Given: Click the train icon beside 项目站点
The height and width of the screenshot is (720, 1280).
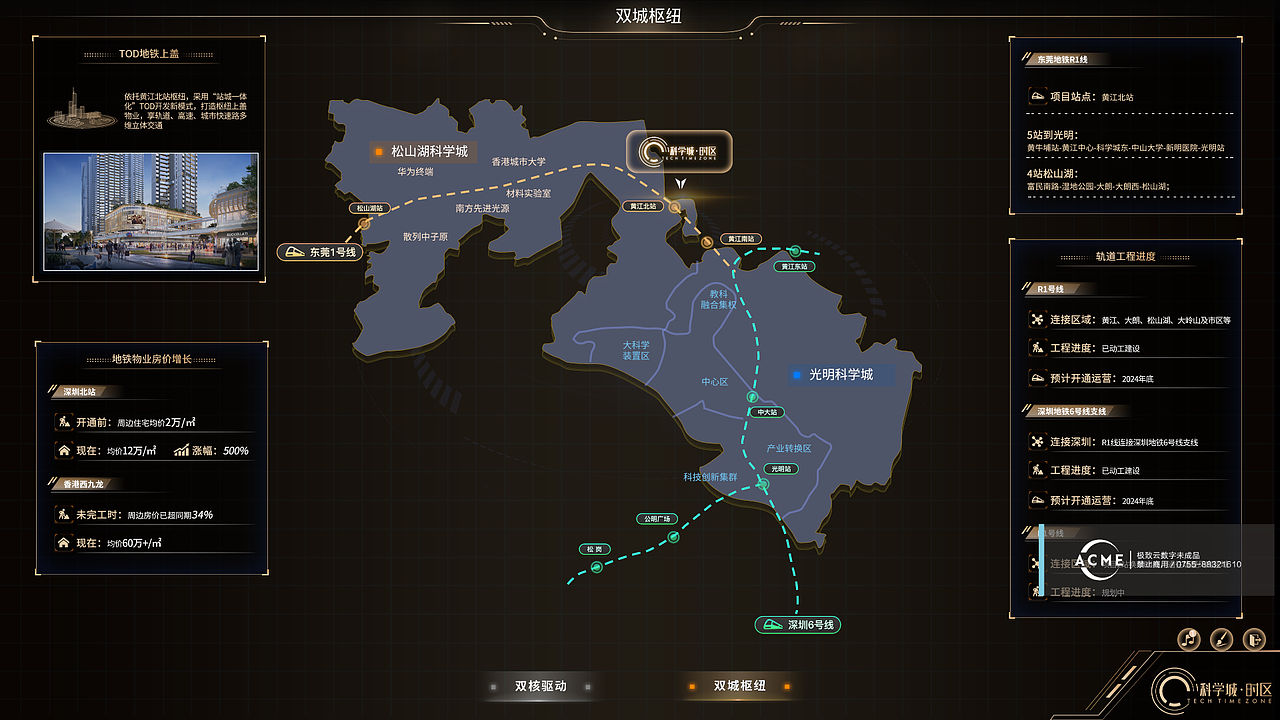Looking at the screenshot, I should click(1037, 96).
